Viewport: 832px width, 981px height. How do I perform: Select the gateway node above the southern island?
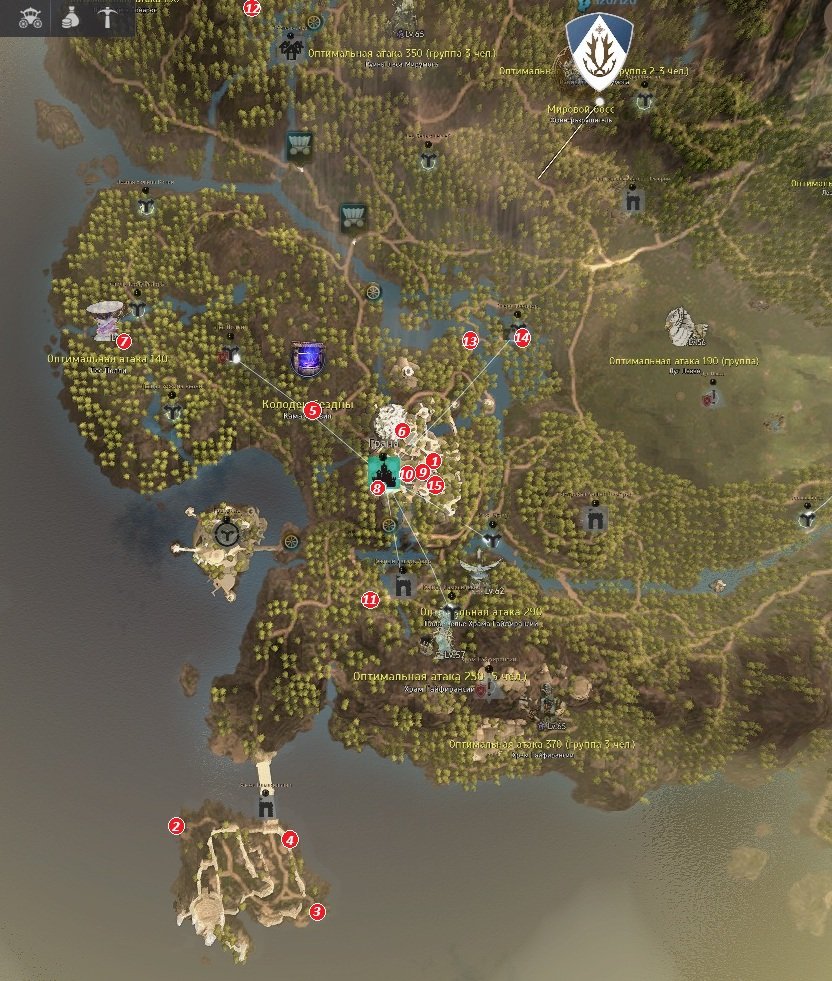tap(266, 806)
